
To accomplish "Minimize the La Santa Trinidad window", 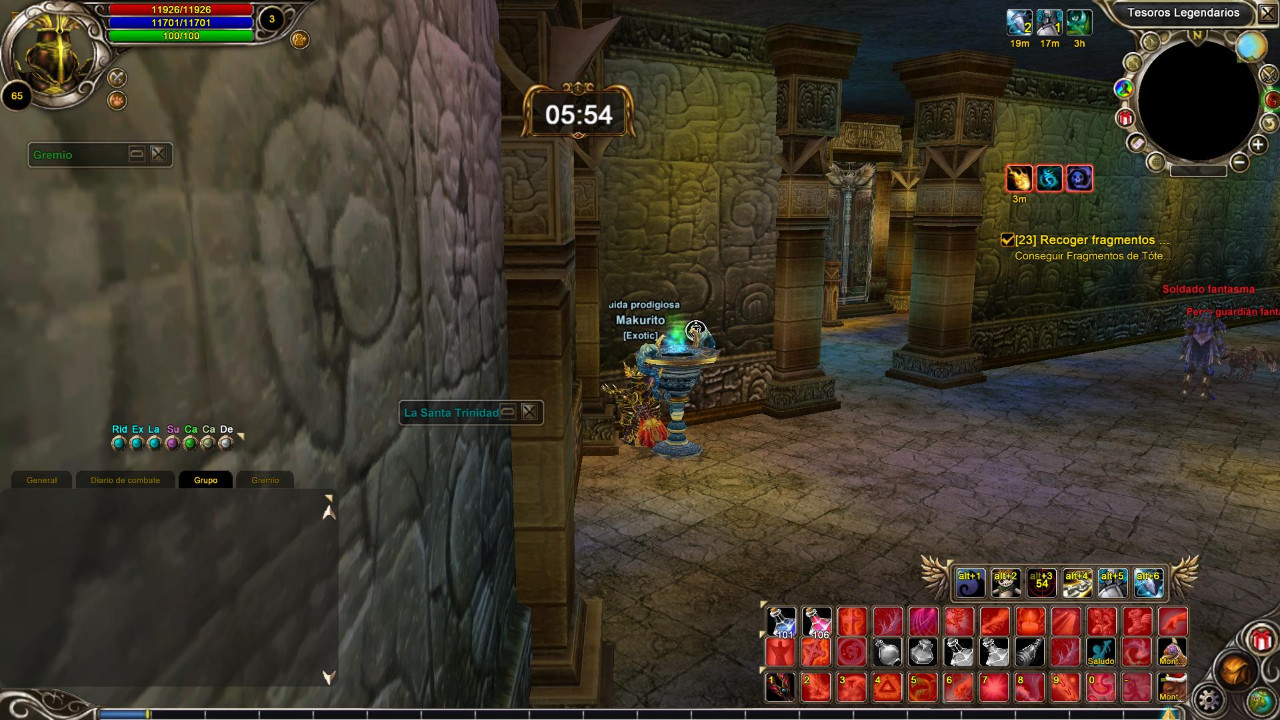I will point(508,412).
